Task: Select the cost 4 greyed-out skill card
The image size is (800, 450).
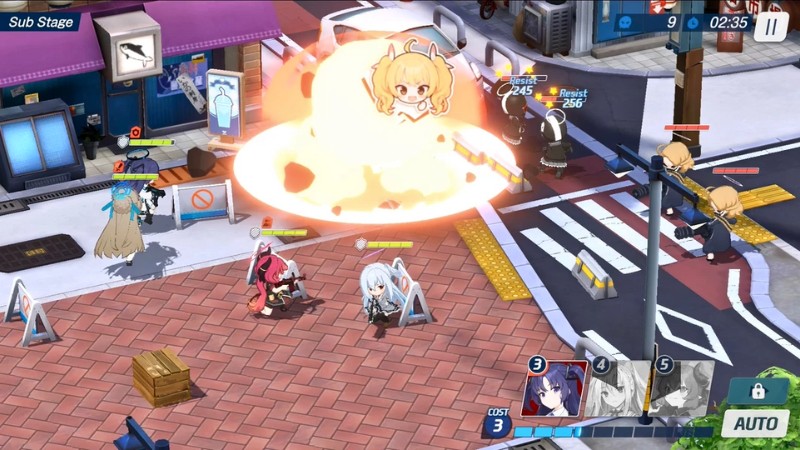Action: coord(619,390)
